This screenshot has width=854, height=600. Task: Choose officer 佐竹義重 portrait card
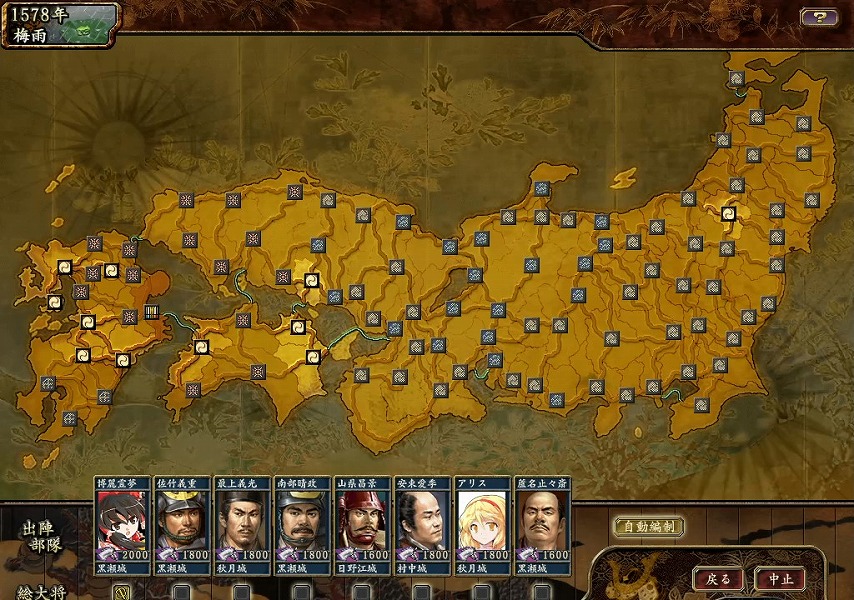182,524
